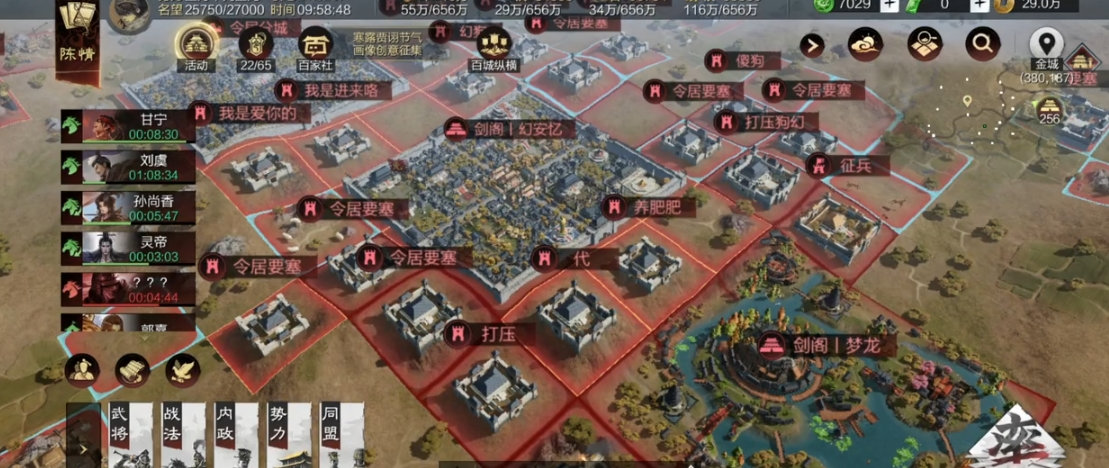Click the magnifying glass search button
This screenshot has width=1109, height=468.
click(x=983, y=44)
